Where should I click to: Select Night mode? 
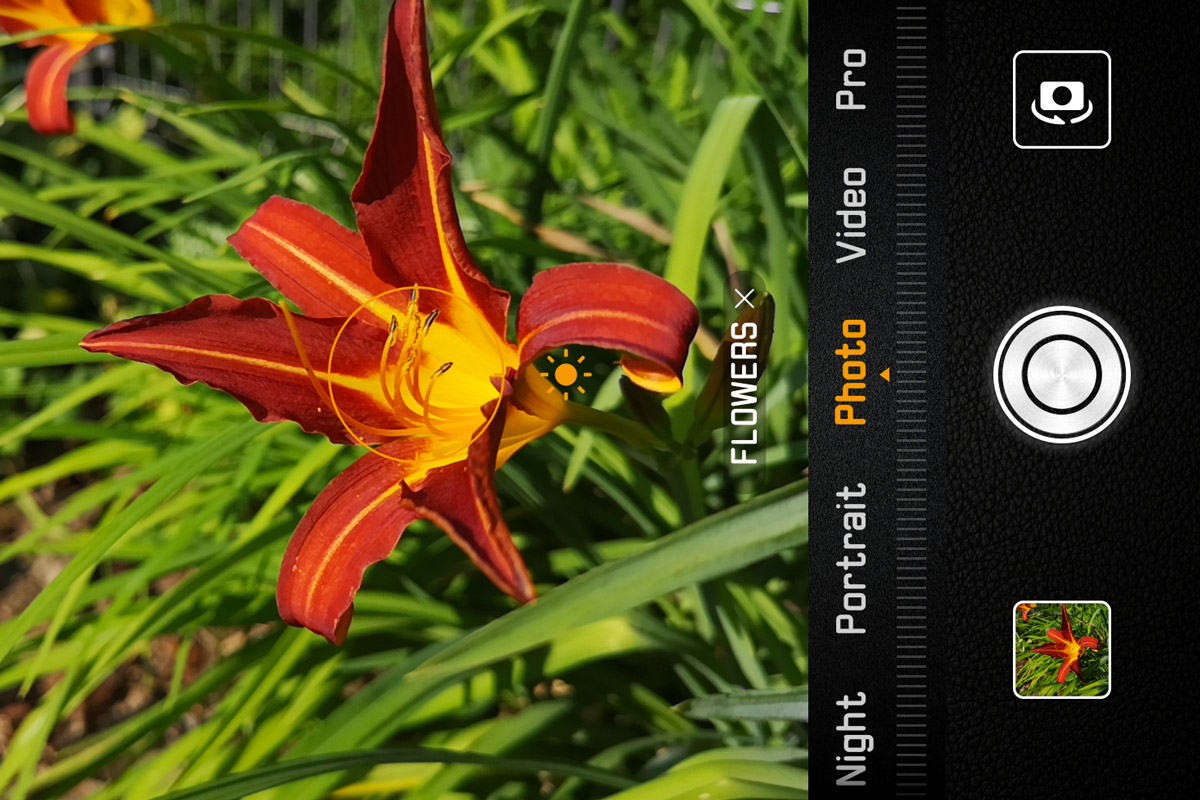coord(851,738)
